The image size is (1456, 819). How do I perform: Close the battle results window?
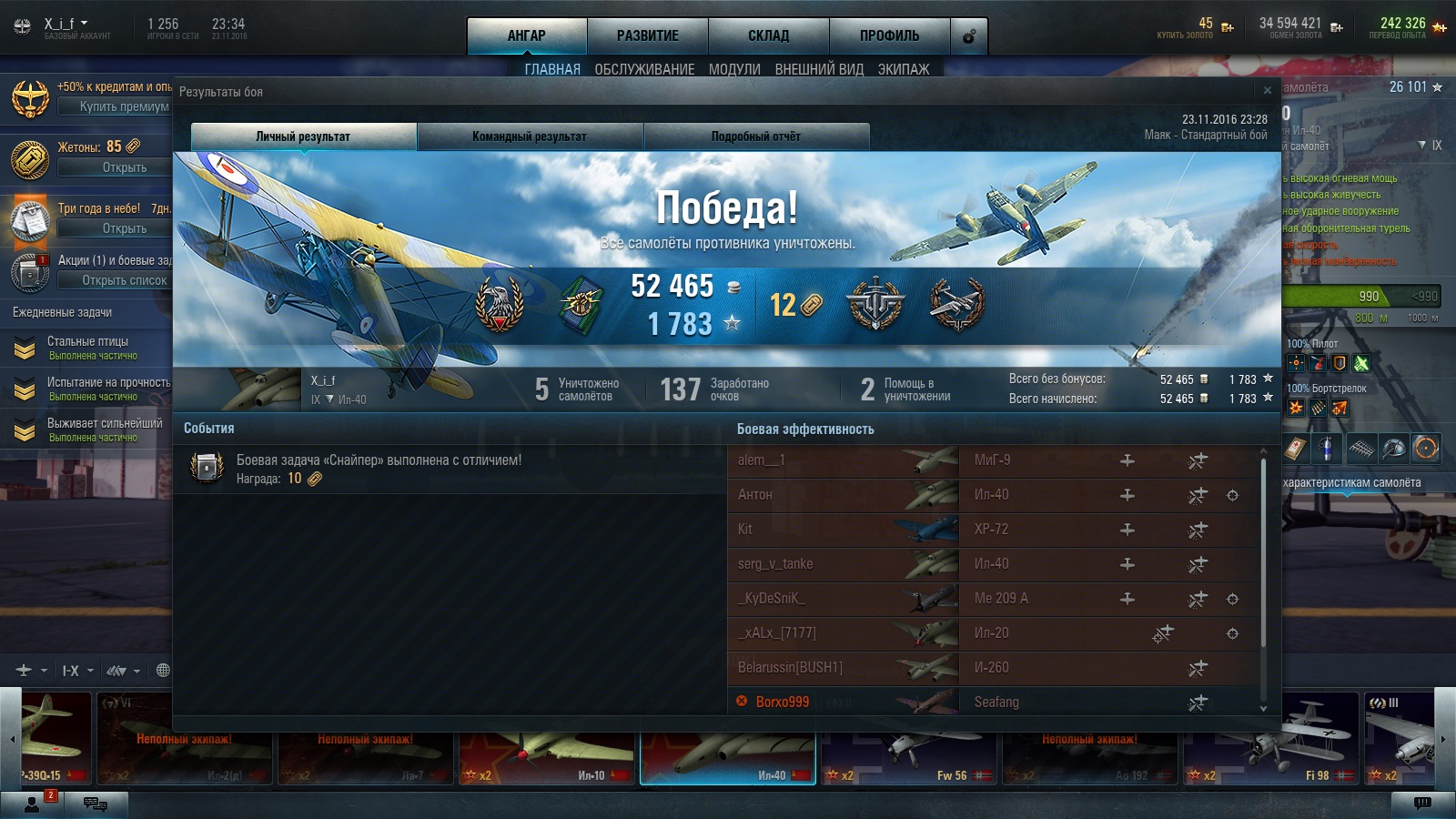point(1267,90)
